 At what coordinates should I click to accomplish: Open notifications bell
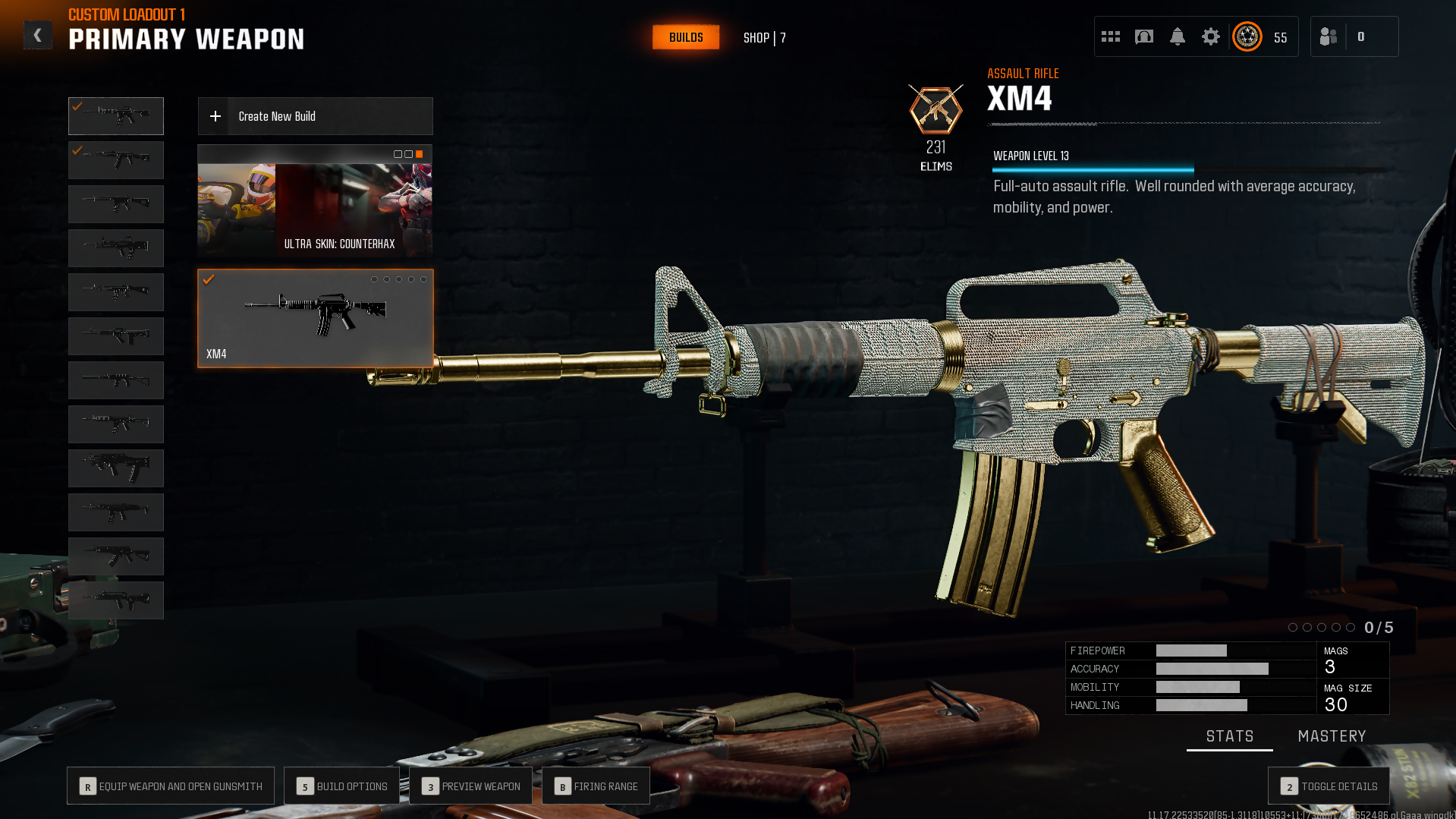(1177, 36)
